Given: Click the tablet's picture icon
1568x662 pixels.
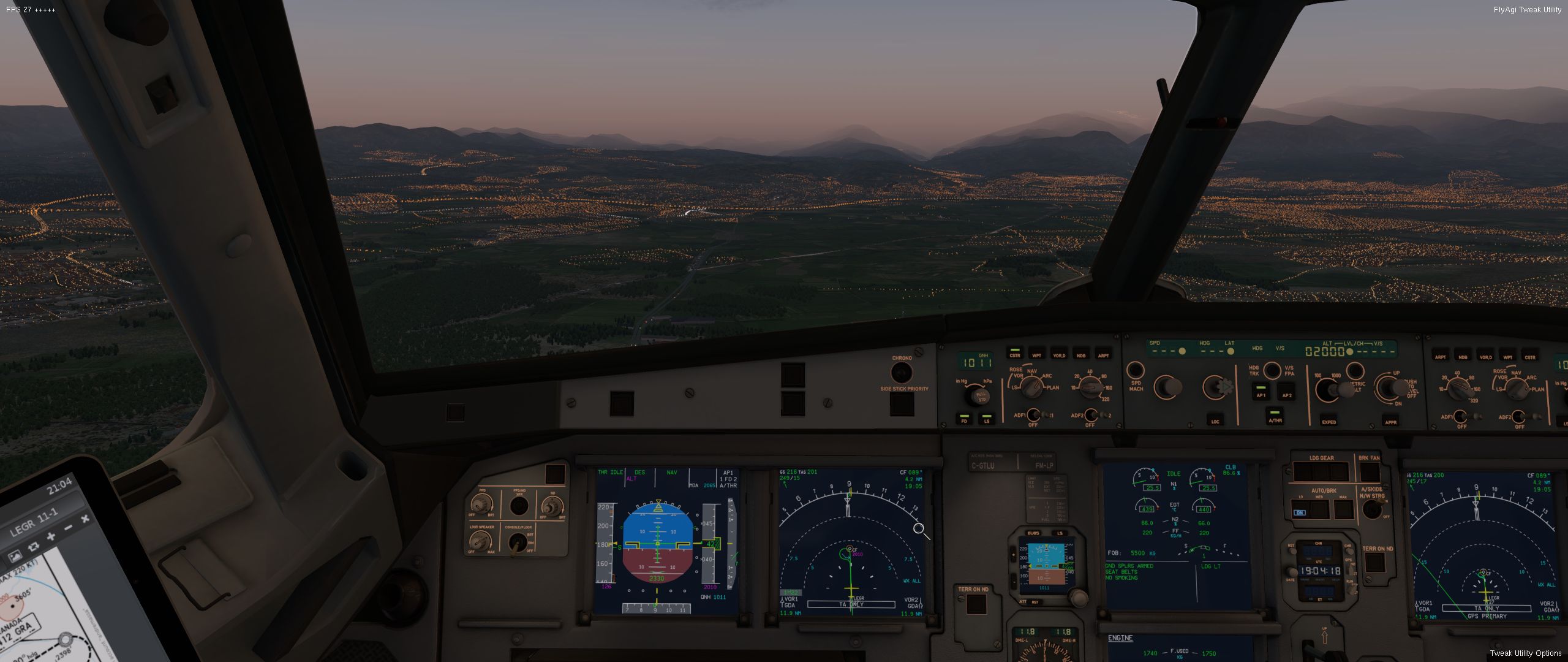Looking at the screenshot, I should click(x=15, y=555).
